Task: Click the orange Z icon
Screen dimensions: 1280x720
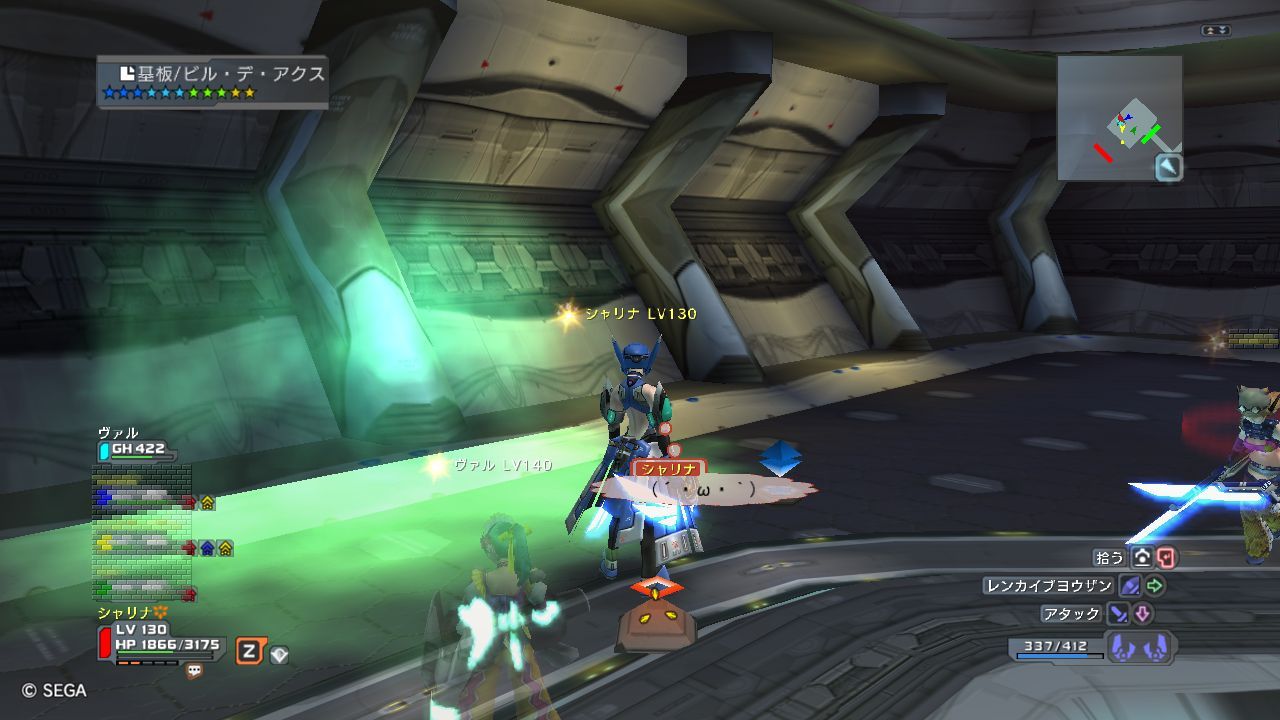Action: click(x=249, y=652)
